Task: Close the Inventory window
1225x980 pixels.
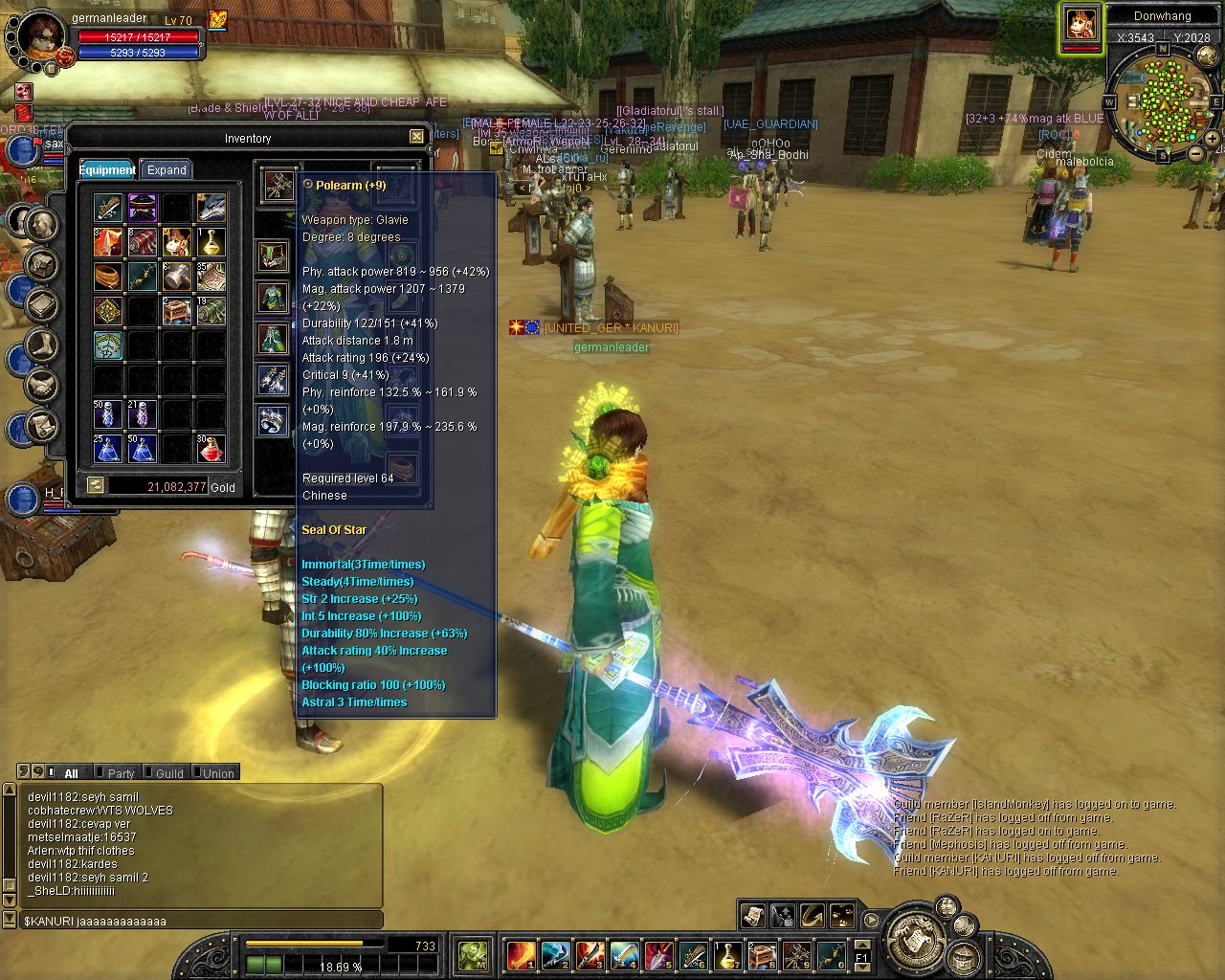Action: point(416,137)
